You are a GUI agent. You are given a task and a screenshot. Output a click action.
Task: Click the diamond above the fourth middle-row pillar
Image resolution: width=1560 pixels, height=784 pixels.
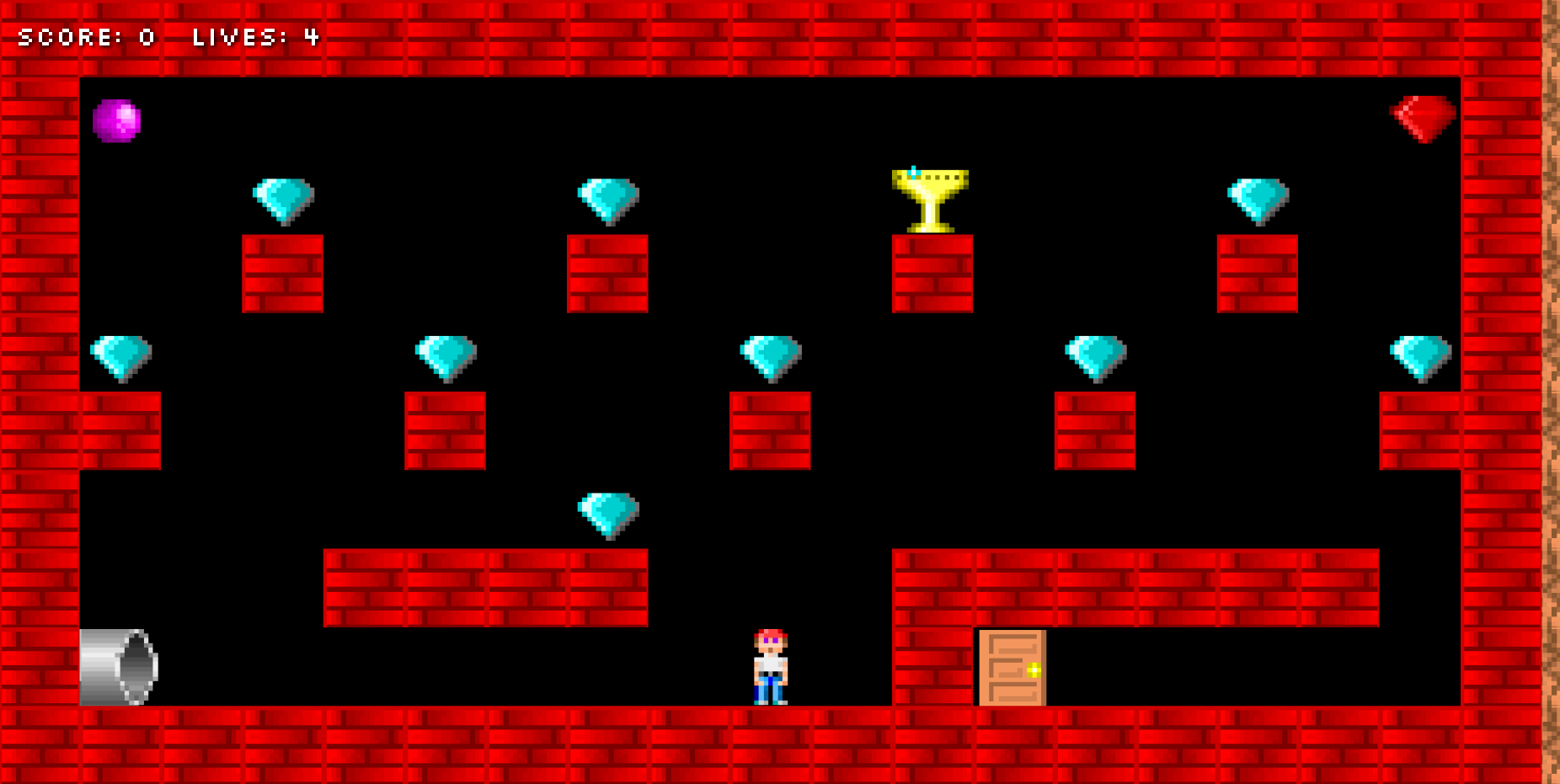[1094, 357]
